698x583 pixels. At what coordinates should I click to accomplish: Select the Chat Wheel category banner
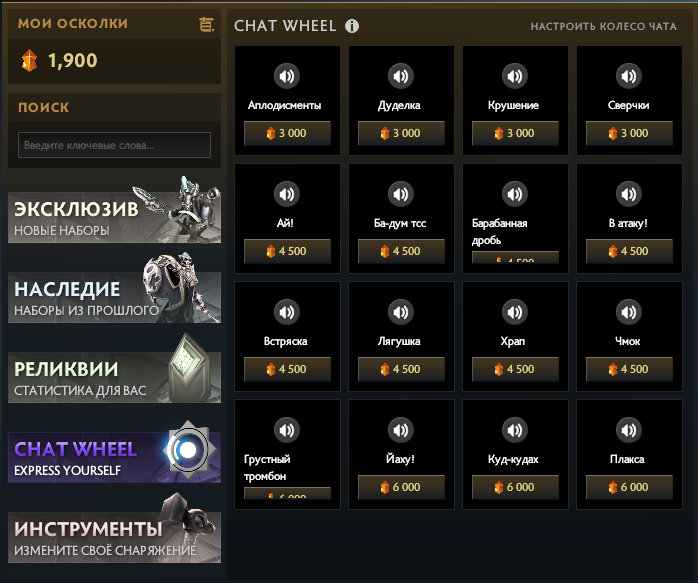point(114,457)
